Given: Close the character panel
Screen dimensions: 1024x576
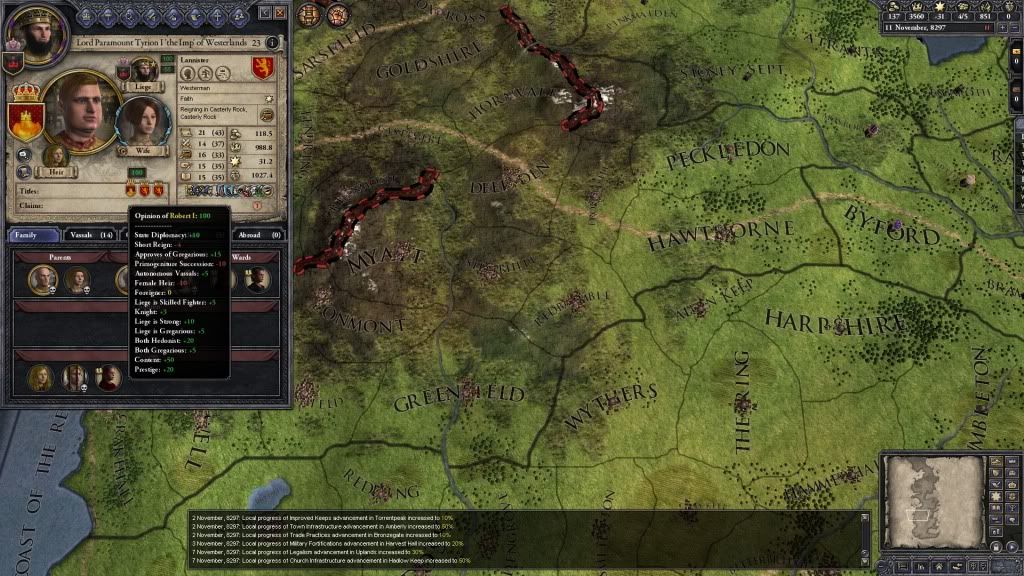Looking at the screenshot, I should pos(280,13).
